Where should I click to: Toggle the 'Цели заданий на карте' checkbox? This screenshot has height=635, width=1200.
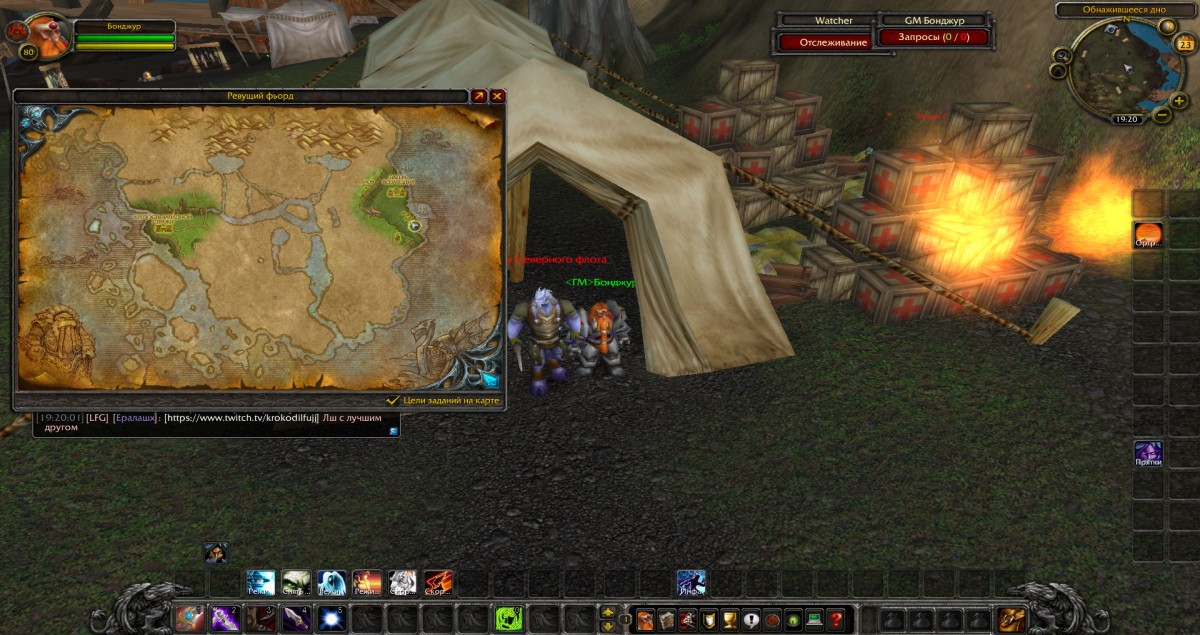point(393,400)
